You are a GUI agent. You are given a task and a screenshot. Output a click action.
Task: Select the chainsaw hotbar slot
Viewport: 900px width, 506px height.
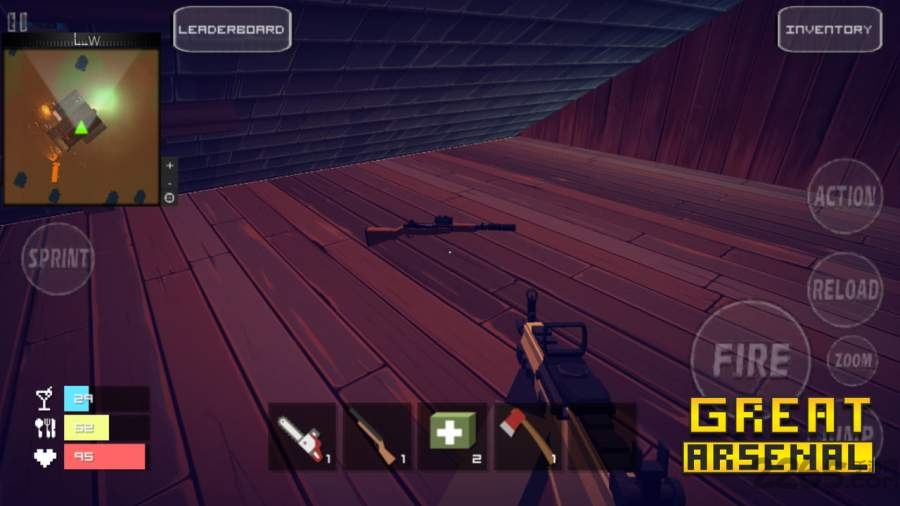[x=303, y=437]
